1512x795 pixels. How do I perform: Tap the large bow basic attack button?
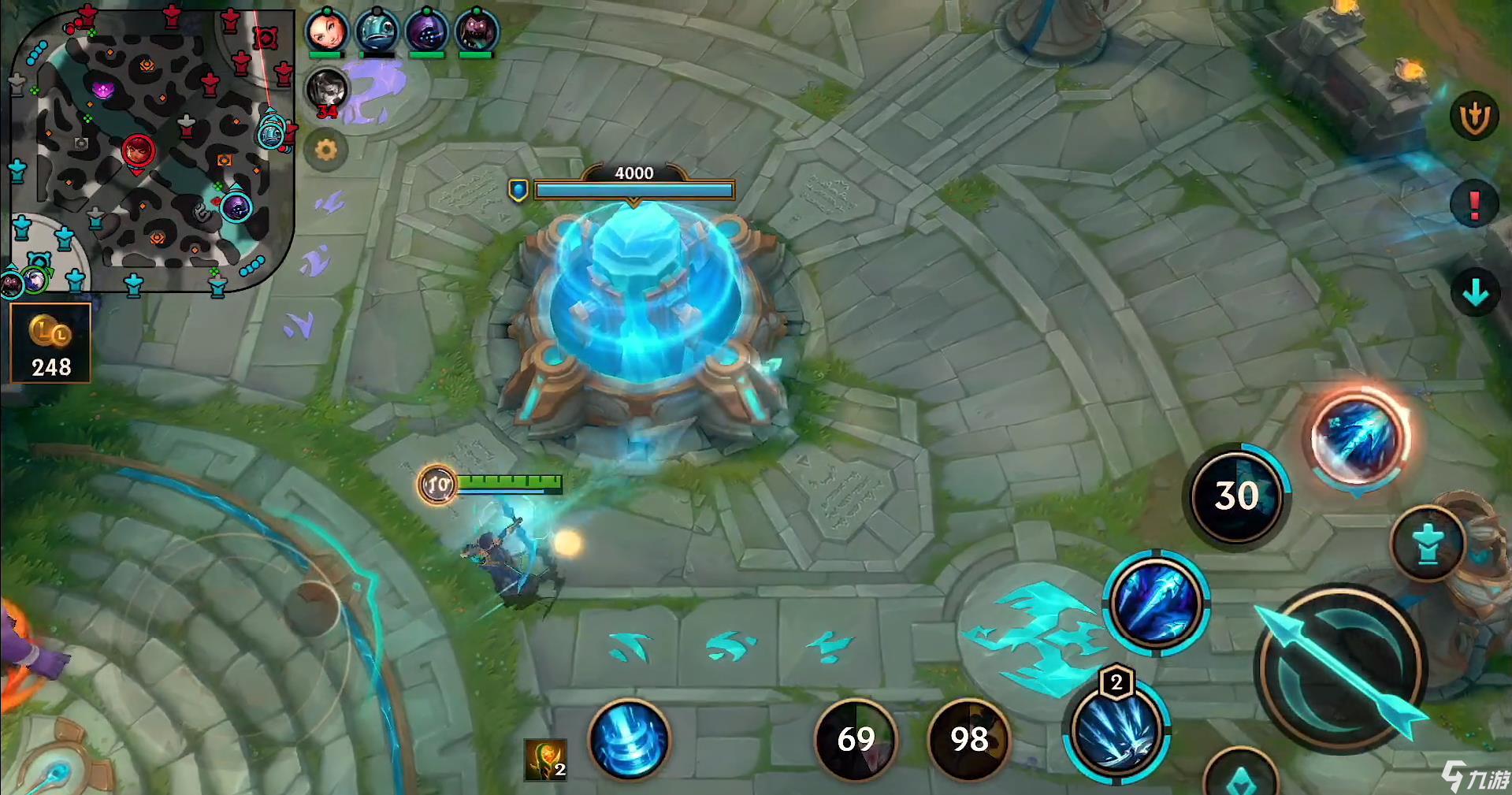(x=1340, y=670)
